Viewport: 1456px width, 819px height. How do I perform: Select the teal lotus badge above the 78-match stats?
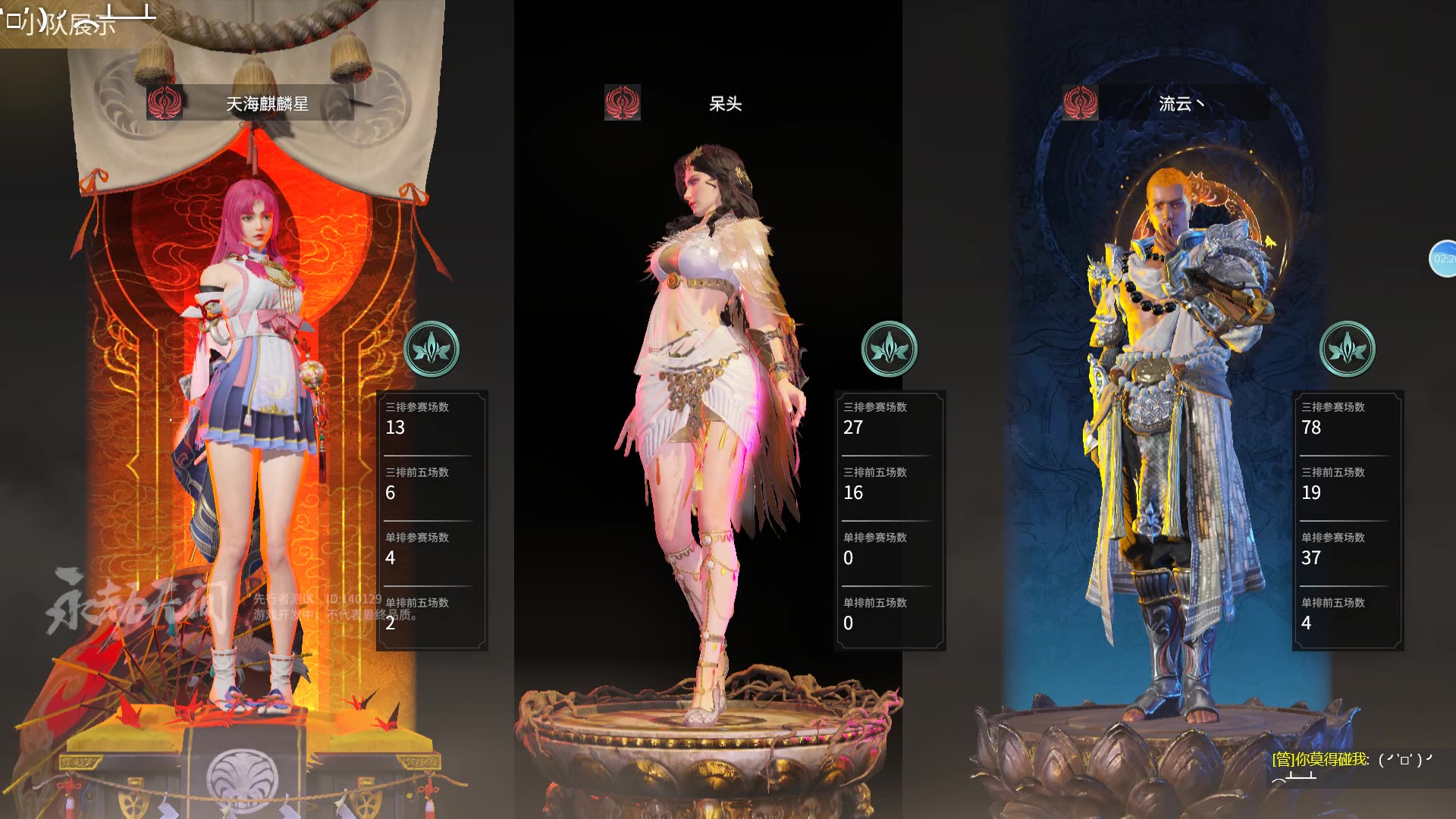point(1348,350)
